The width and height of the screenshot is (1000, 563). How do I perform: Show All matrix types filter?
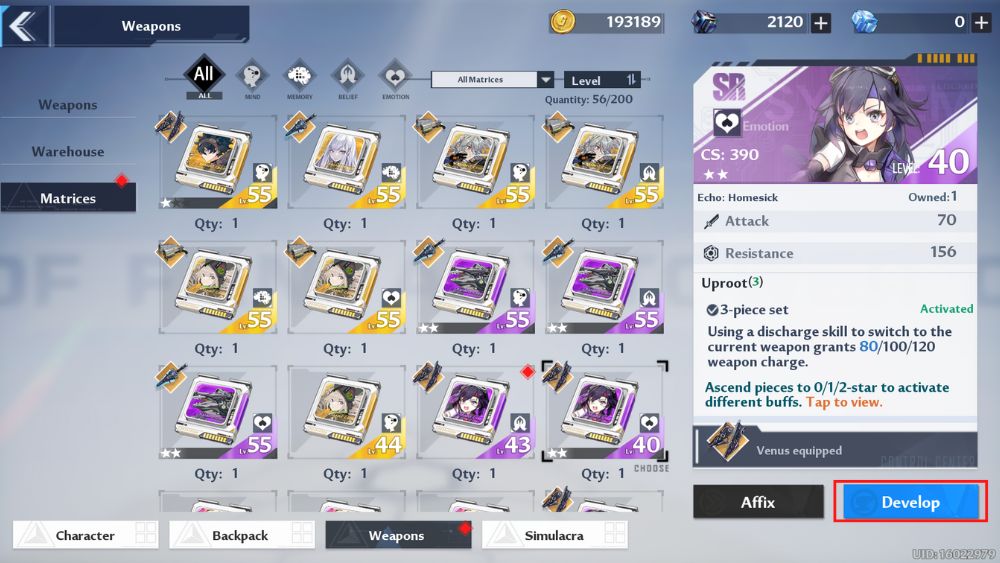tap(204, 76)
